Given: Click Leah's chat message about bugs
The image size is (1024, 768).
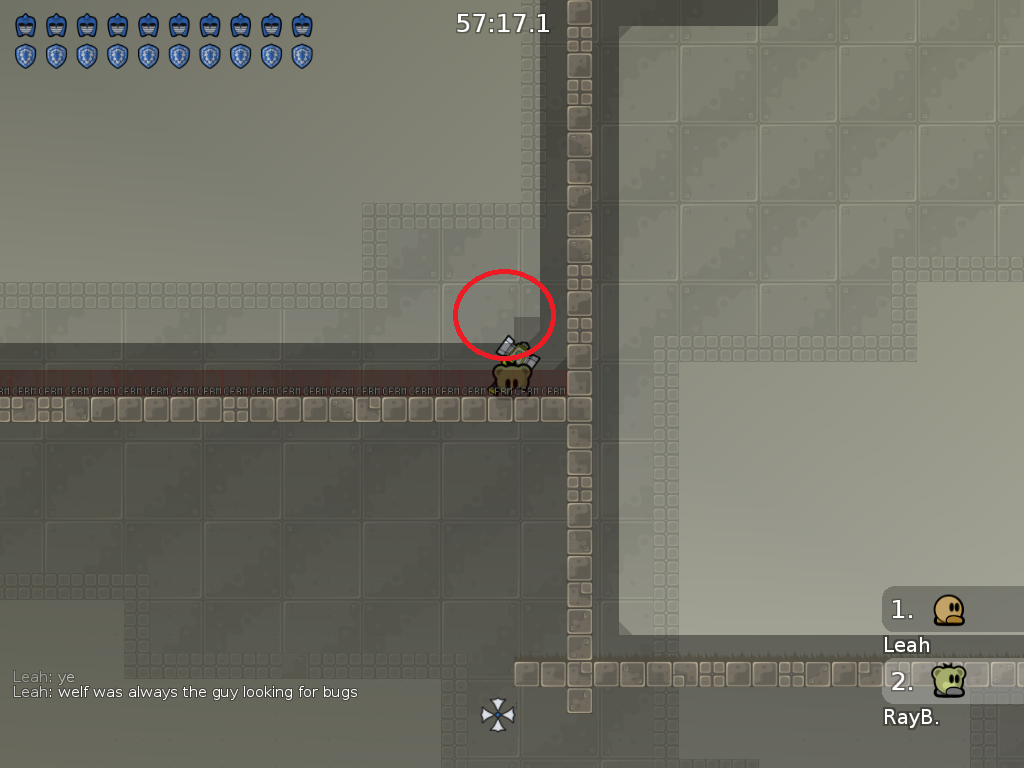Looking at the screenshot, I should (185, 692).
